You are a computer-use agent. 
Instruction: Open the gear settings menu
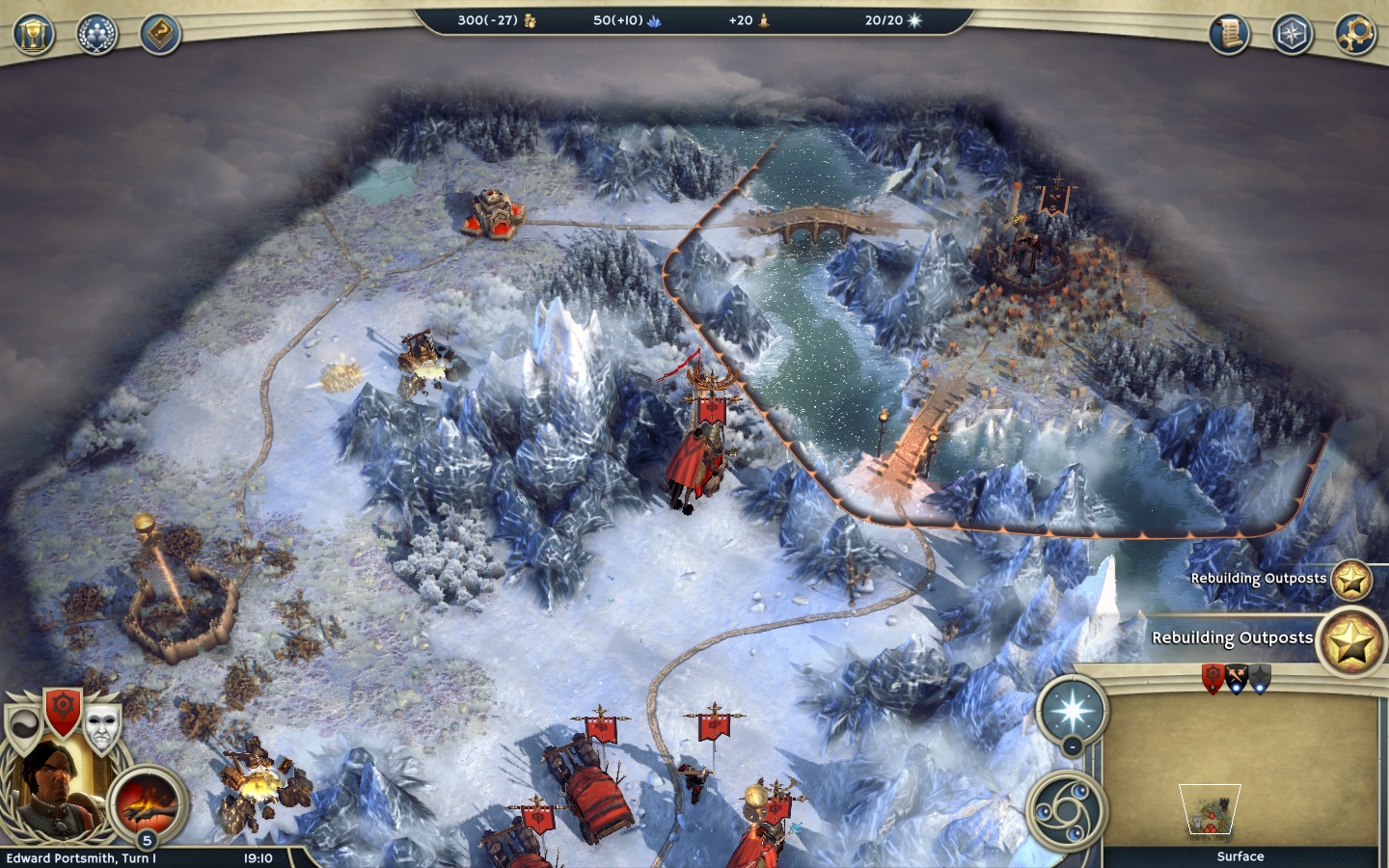1355,35
